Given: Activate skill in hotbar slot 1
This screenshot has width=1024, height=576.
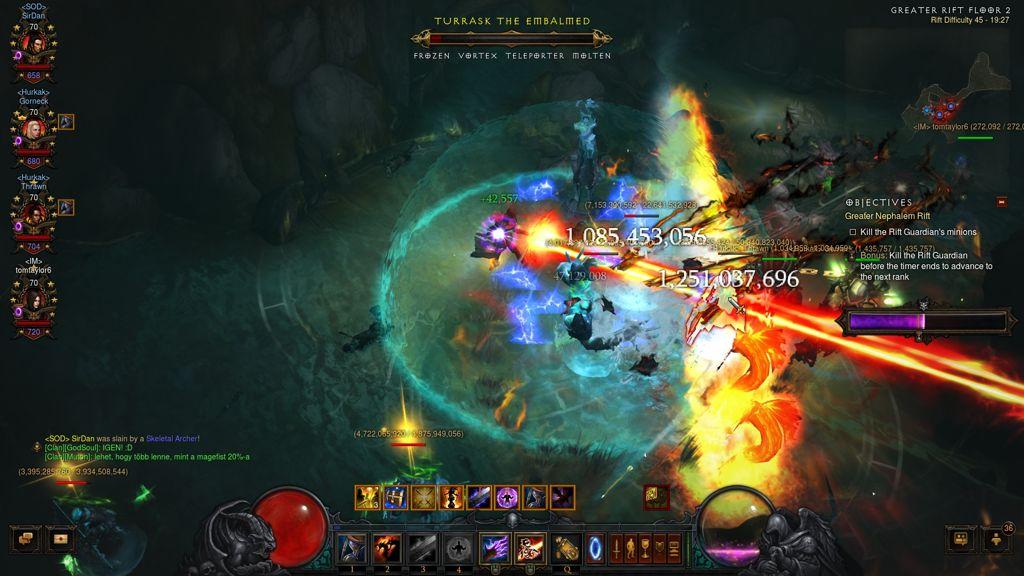Looking at the screenshot, I should (351, 548).
